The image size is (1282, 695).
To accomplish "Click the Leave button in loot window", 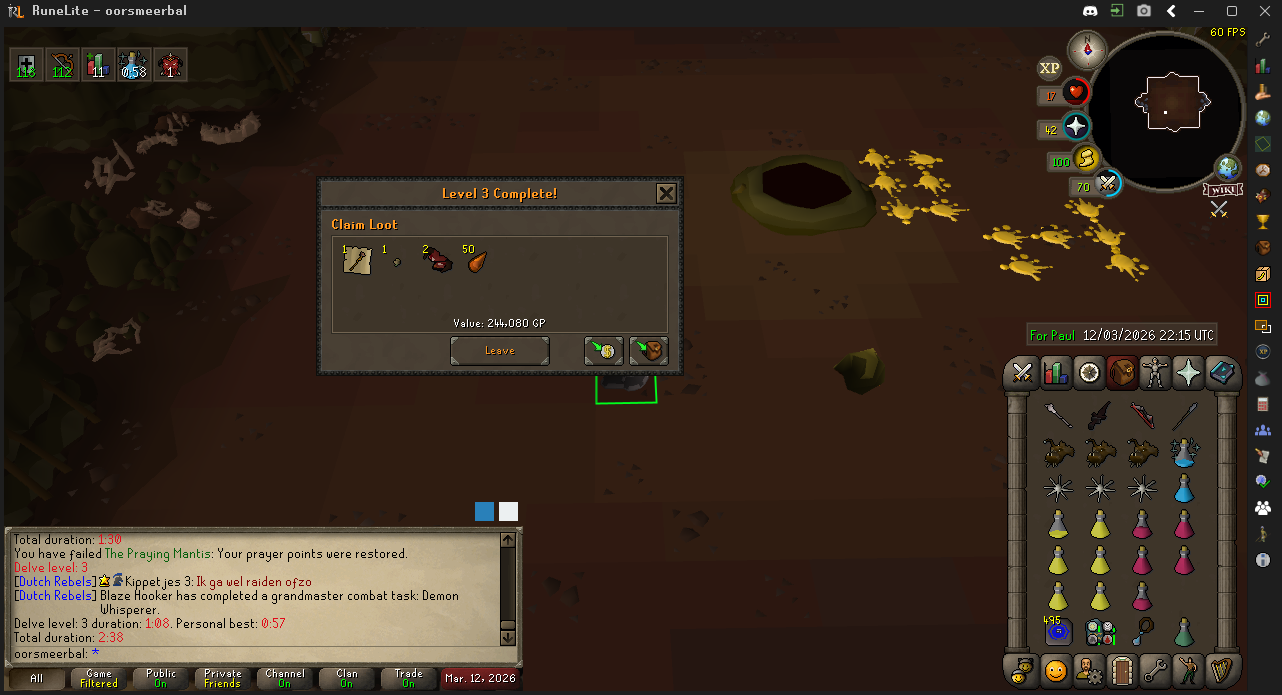I will 499,351.
